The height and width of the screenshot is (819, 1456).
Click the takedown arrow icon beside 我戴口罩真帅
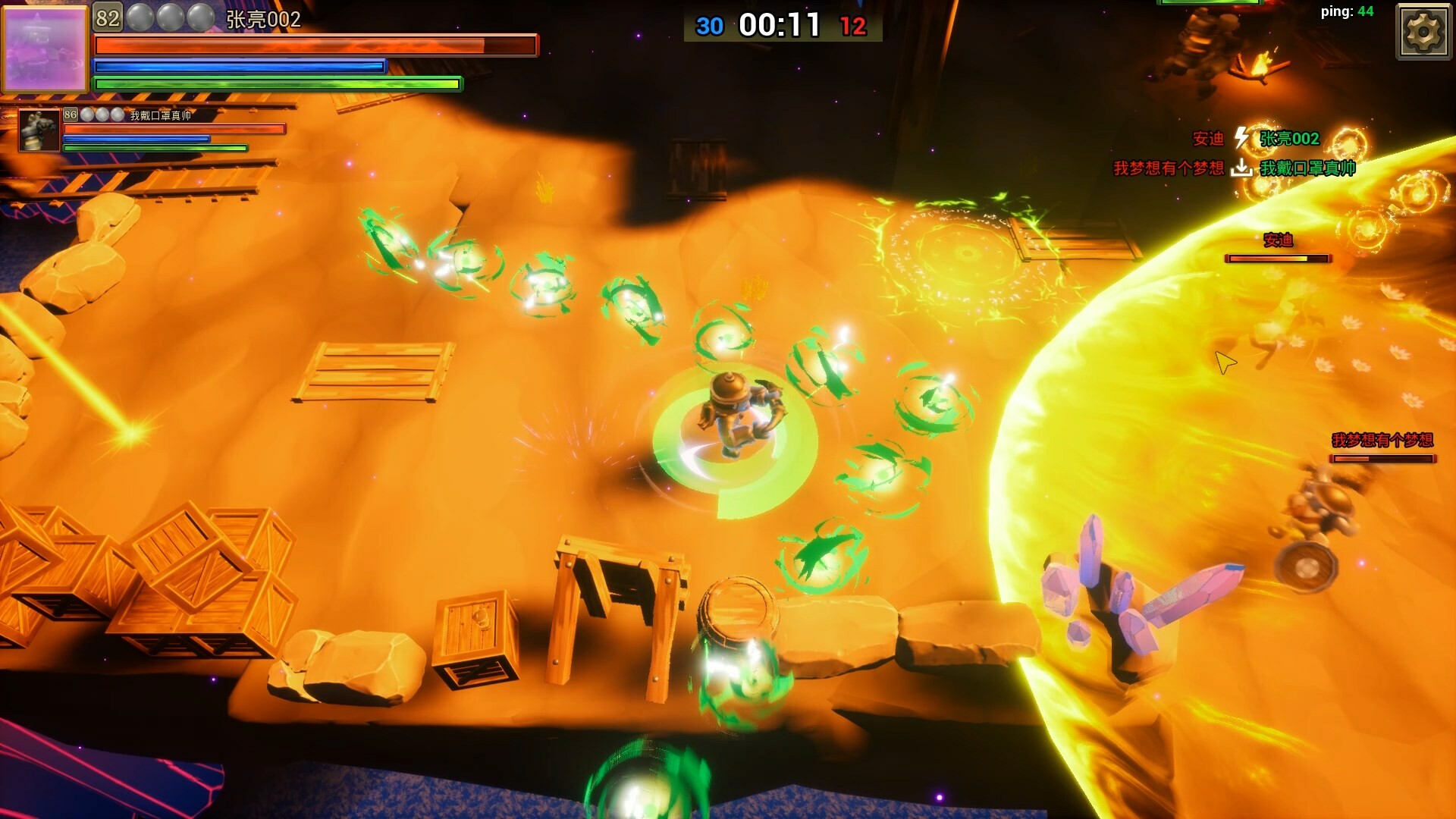(1241, 168)
